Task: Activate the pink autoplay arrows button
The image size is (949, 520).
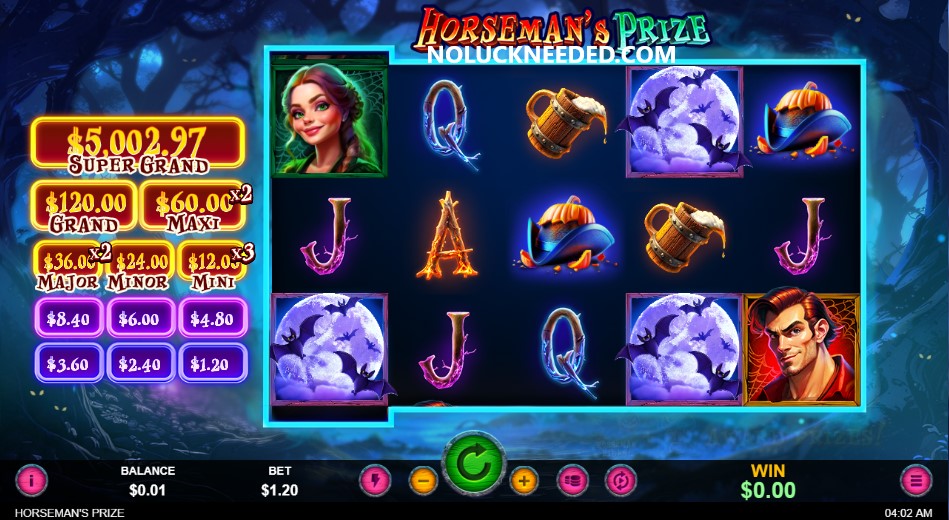Action: click(621, 481)
